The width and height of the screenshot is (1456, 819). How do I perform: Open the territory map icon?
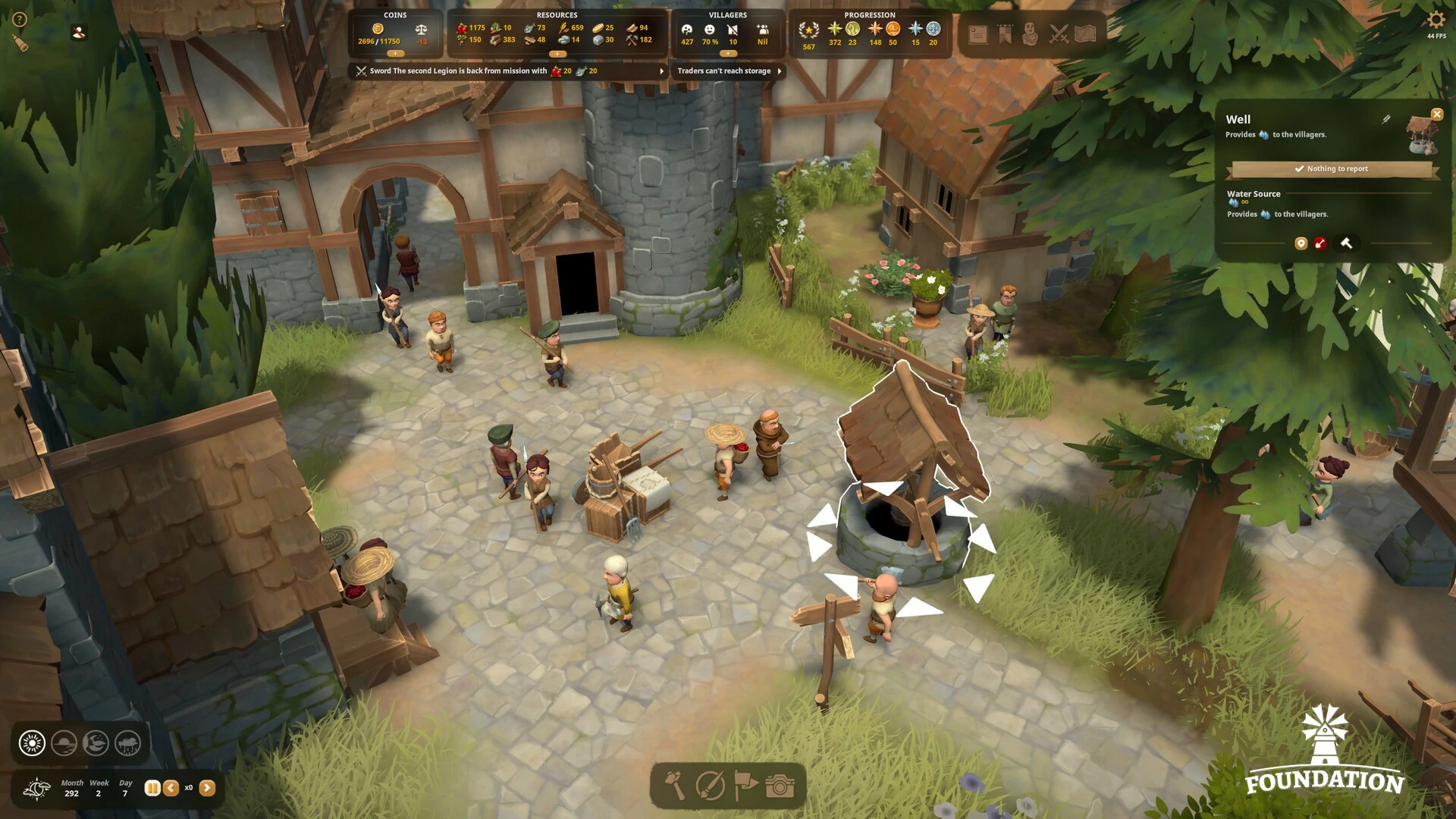point(1085,34)
